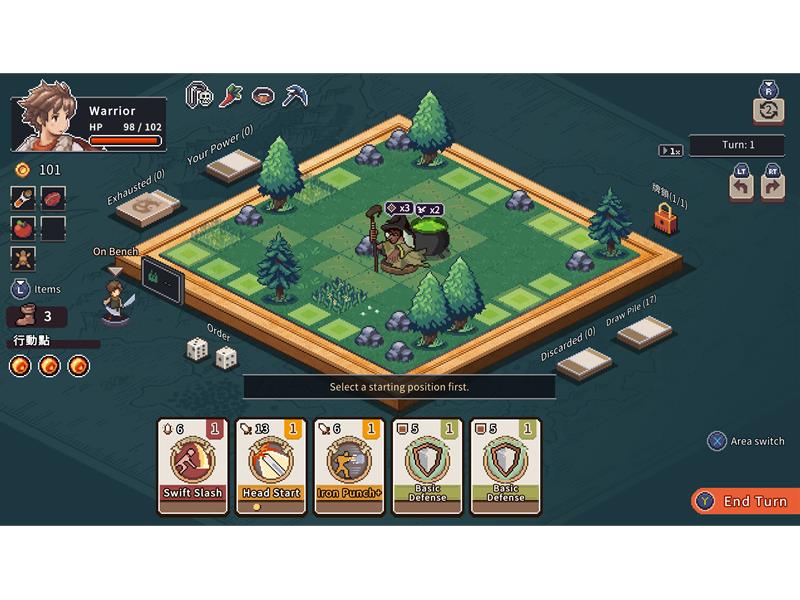Choose the Iron Punch+ card
This screenshot has height=600, width=800.
coord(349,466)
